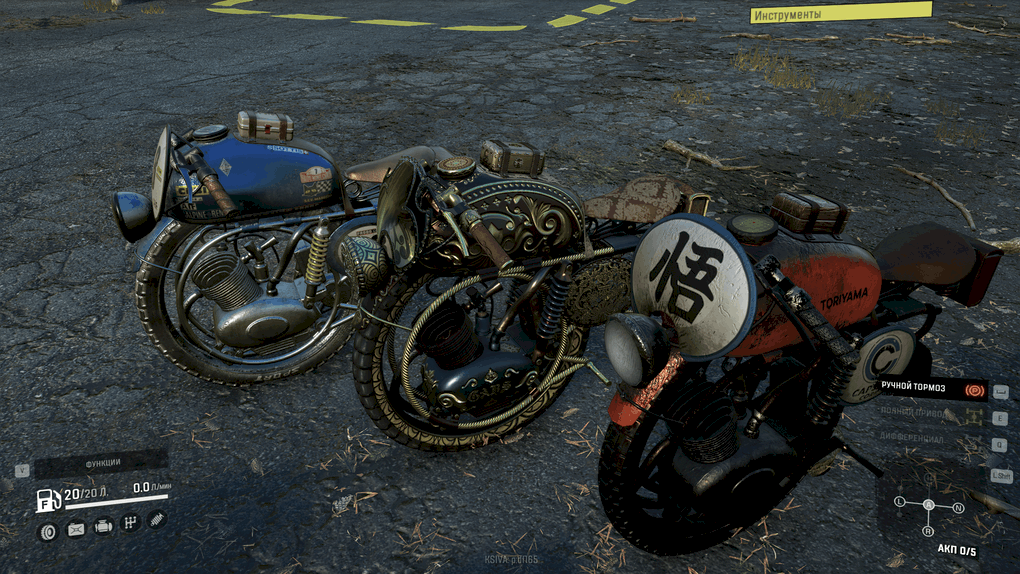Select the suspension spring icon
Image resolution: width=1020 pixels, height=574 pixels.
coord(157,519)
